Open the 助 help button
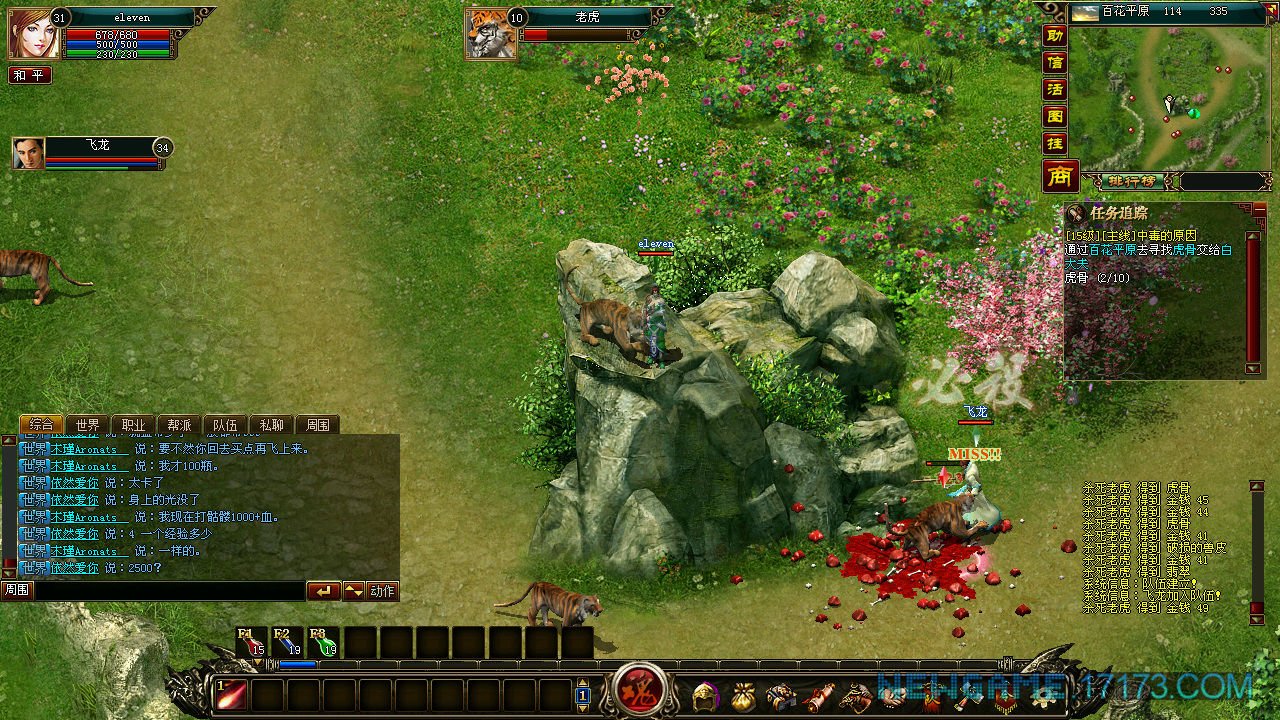This screenshot has width=1280, height=720. (x=1055, y=35)
